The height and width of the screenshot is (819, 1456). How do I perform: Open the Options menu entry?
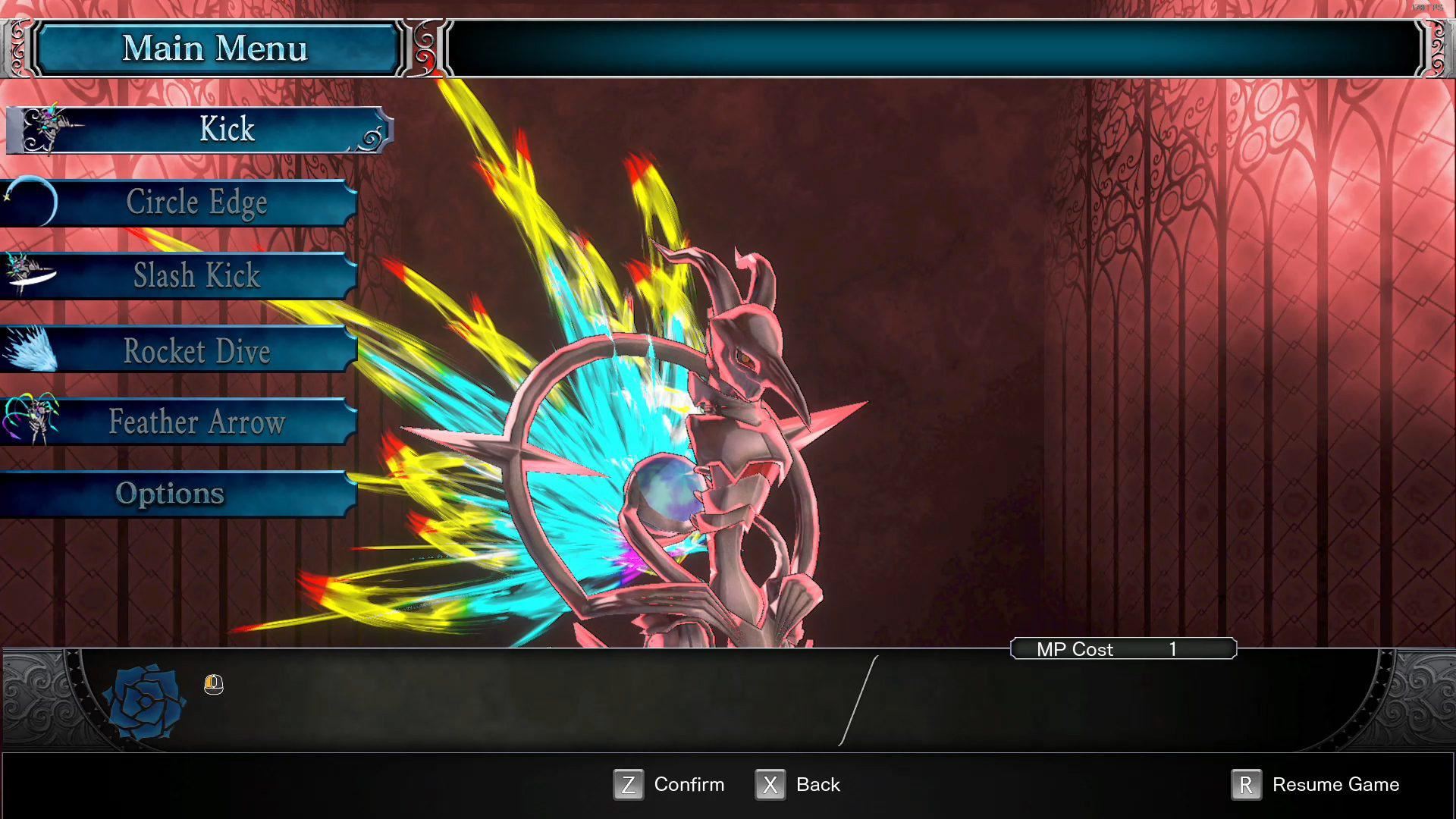(x=170, y=493)
